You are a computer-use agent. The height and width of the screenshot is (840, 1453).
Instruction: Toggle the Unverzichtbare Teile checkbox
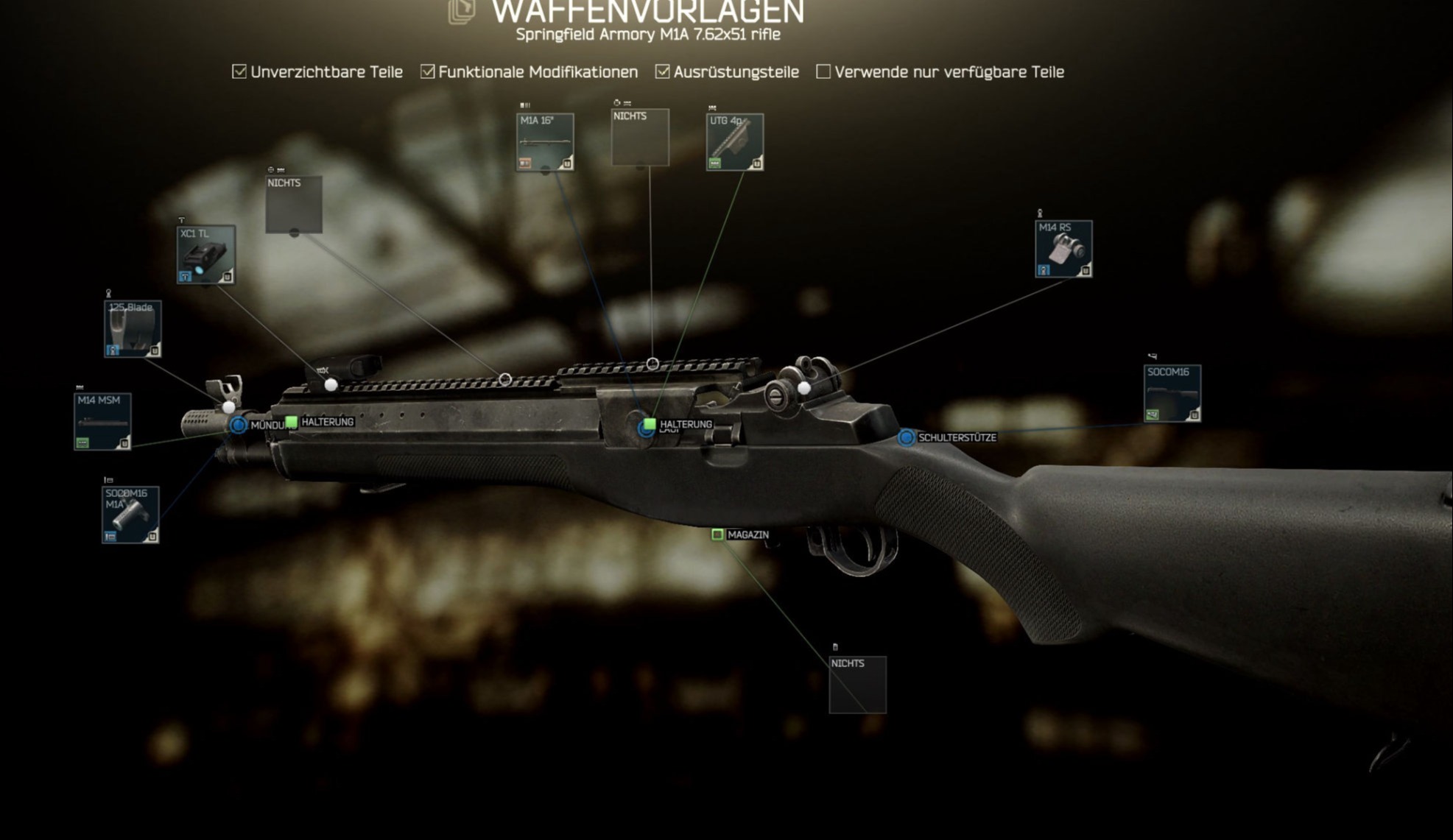pos(239,71)
